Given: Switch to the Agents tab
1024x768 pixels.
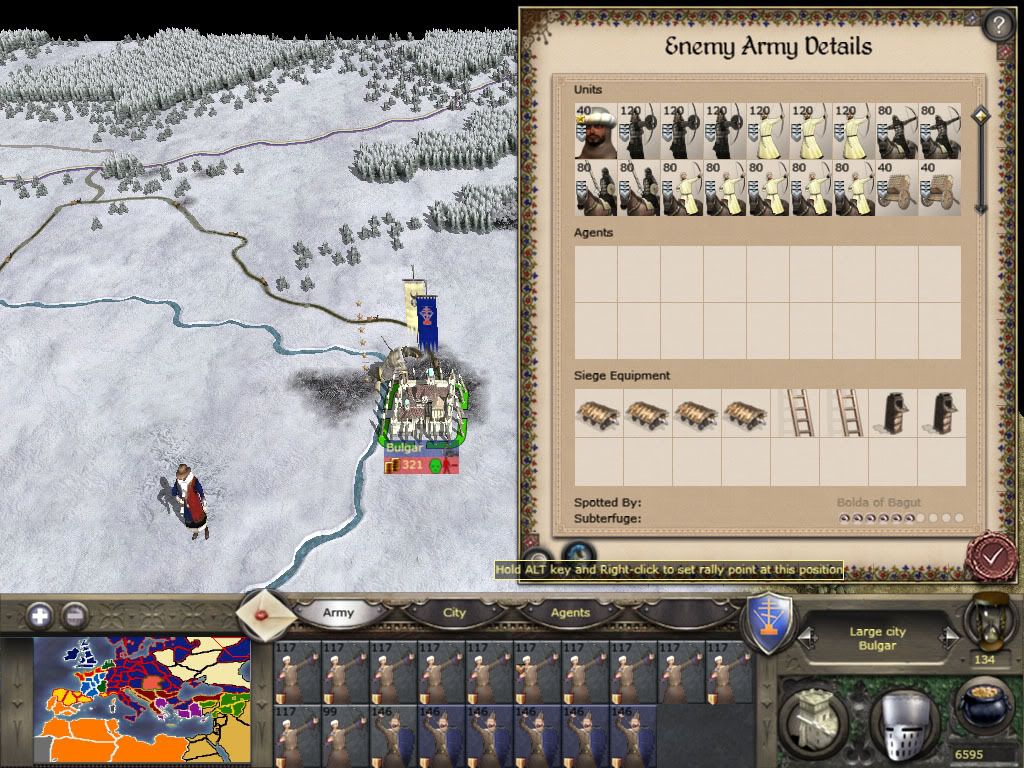Looking at the screenshot, I should (570, 612).
